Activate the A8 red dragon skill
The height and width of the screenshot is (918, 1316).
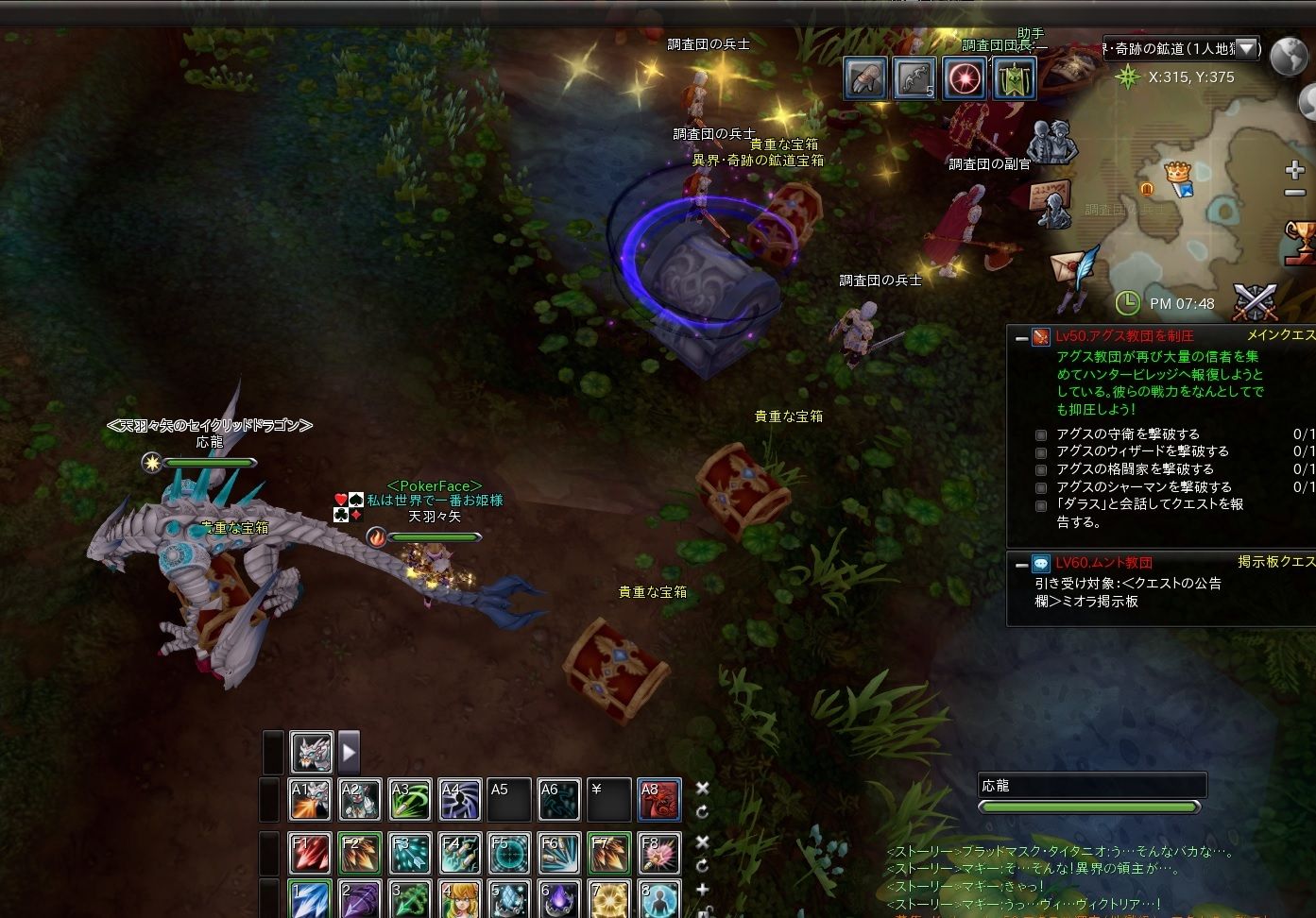pos(658,800)
